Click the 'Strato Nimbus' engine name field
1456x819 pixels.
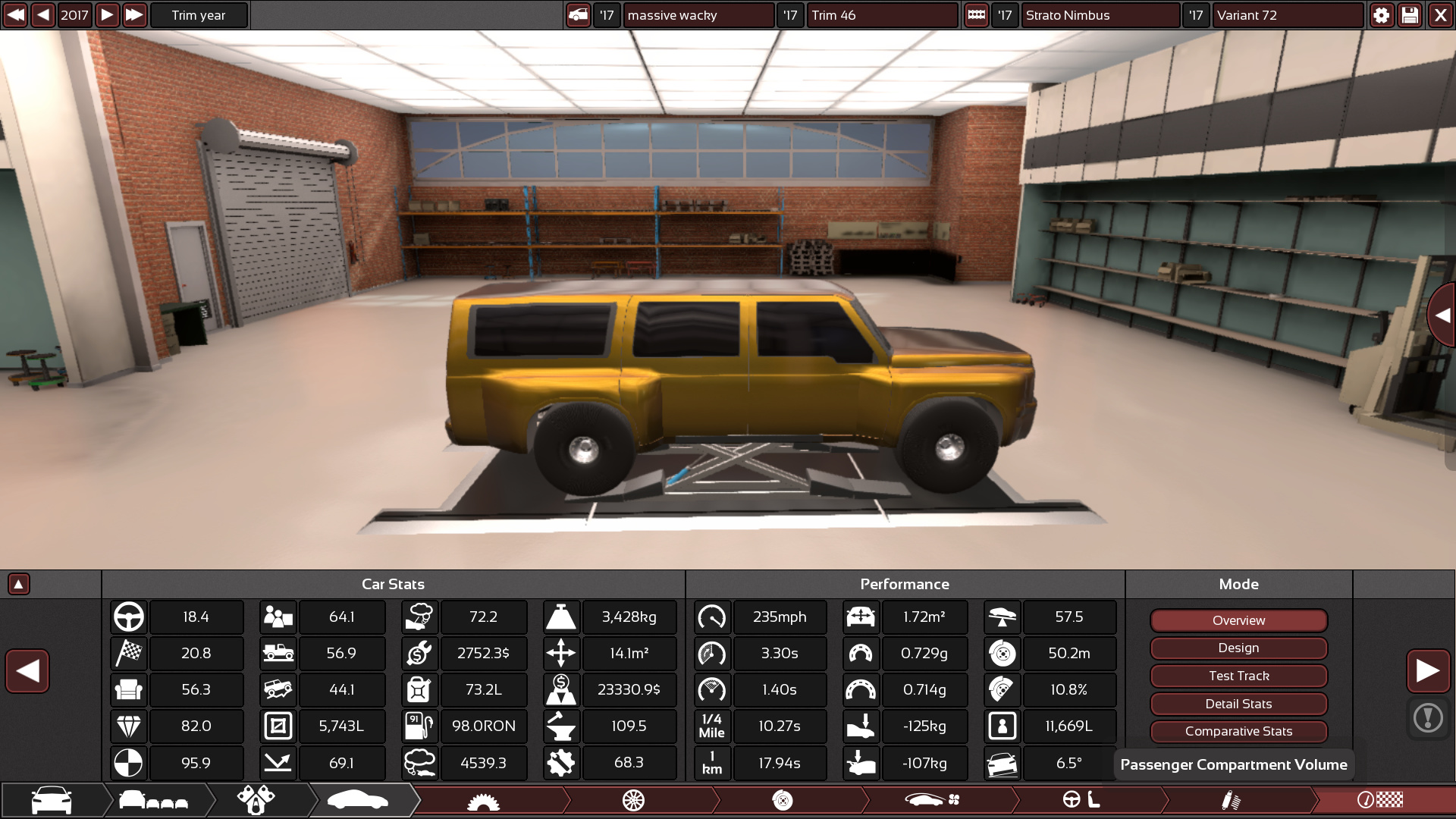point(1100,15)
